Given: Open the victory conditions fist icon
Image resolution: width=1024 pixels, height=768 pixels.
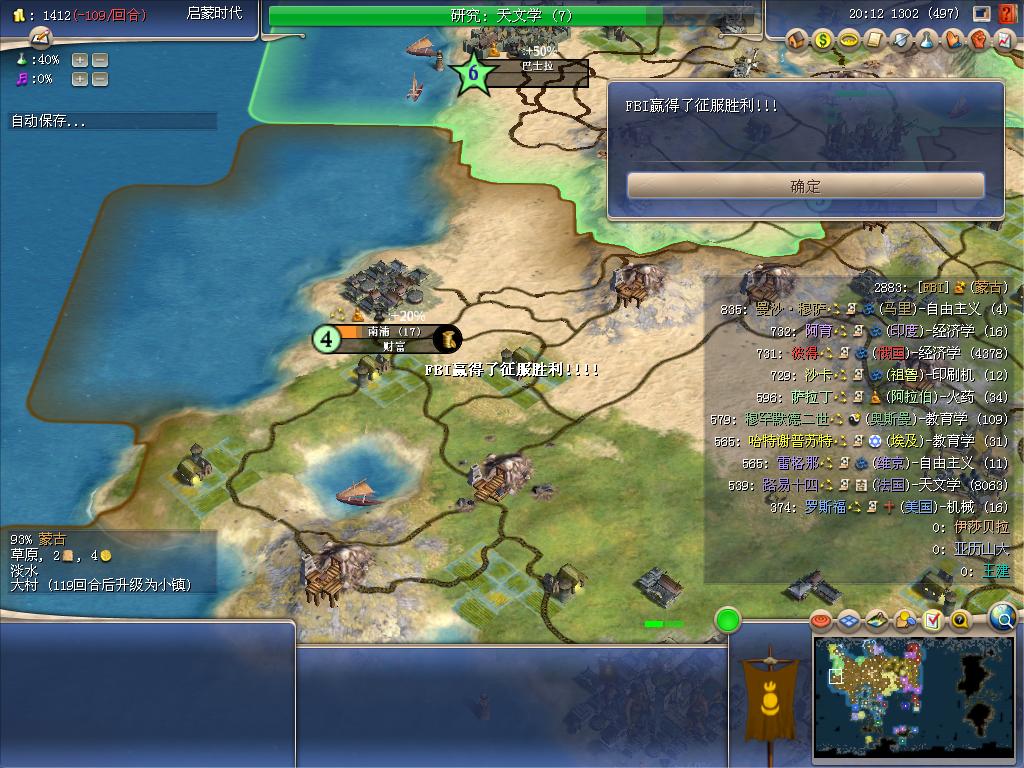Looking at the screenshot, I should [979, 41].
